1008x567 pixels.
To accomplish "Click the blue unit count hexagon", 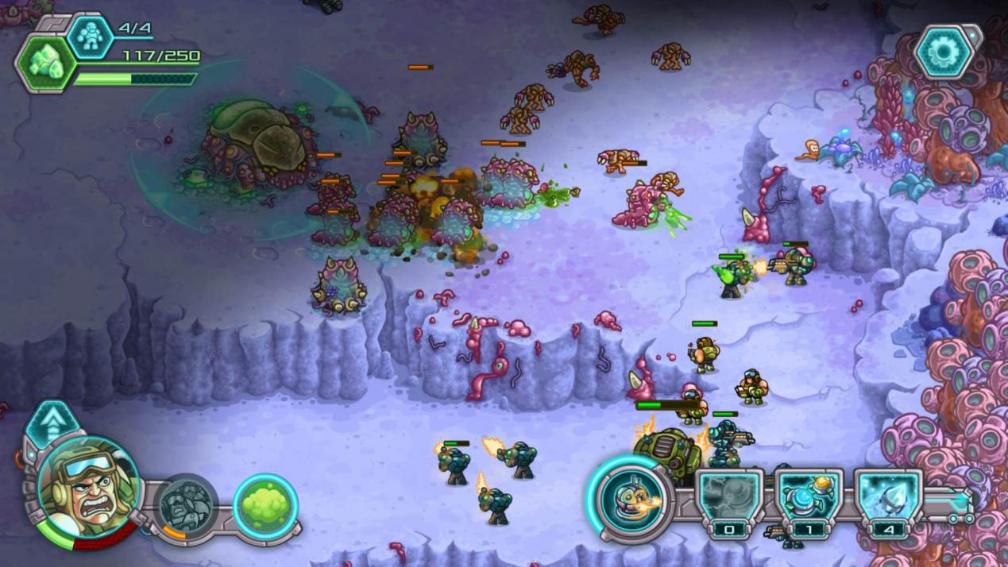I will point(91,35).
